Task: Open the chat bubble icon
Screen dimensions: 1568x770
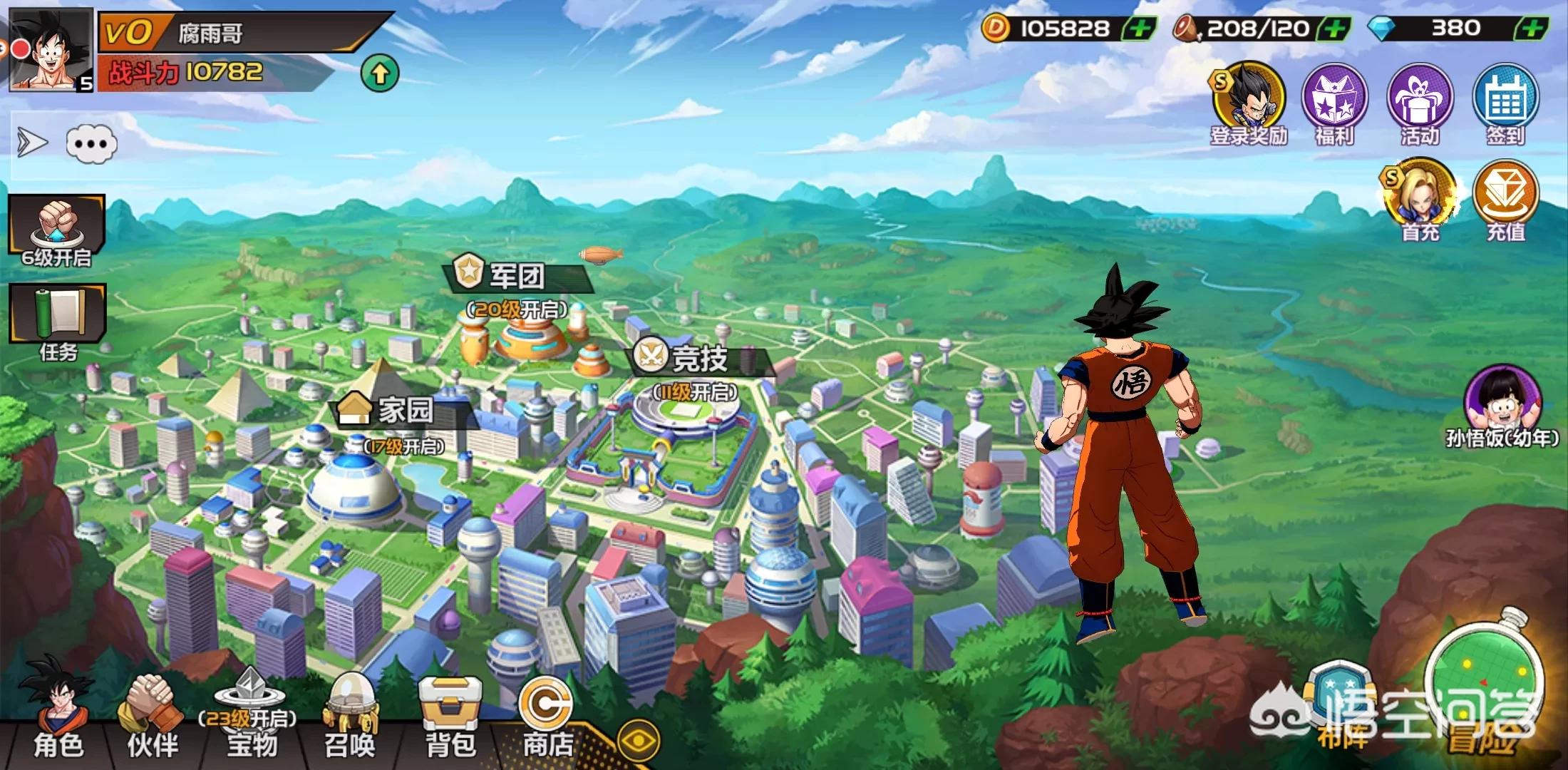Action: point(92,144)
